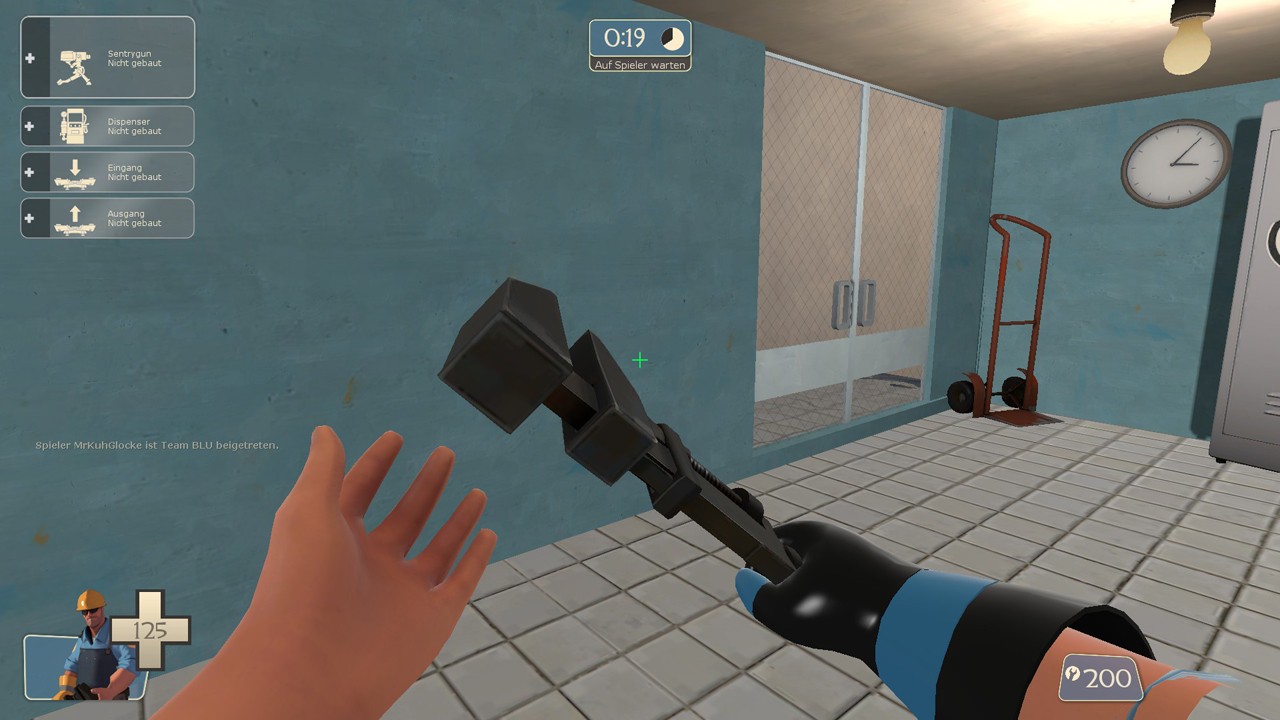
Task: Click the round timer pie indicator
Action: [x=671, y=39]
